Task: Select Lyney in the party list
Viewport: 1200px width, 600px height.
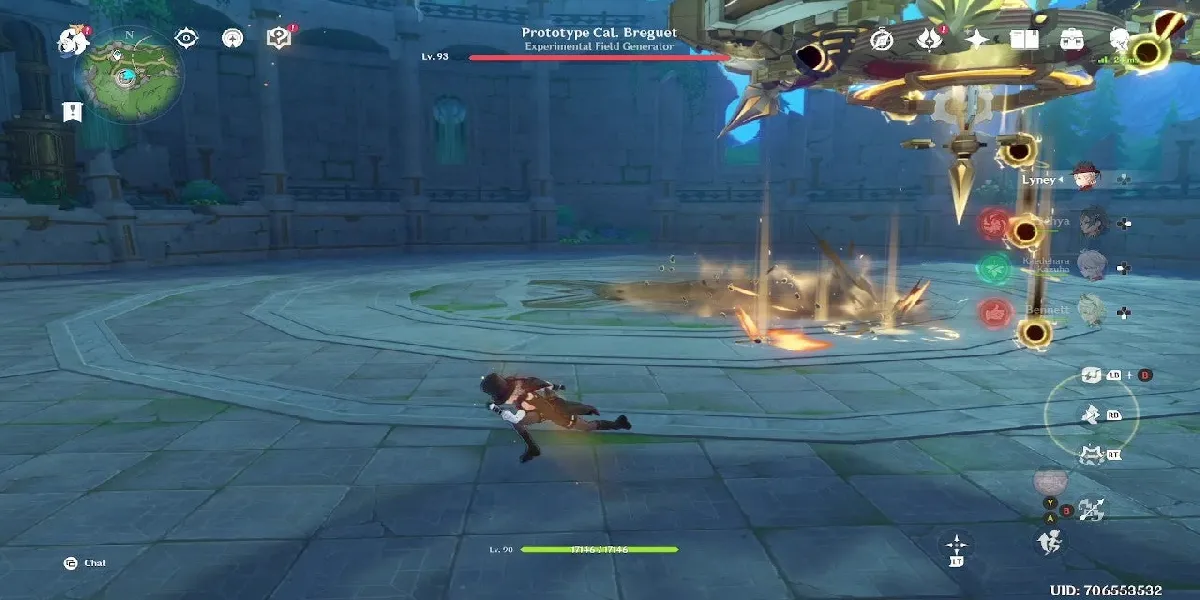Action: pyautogui.click(x=1084, y=180)
